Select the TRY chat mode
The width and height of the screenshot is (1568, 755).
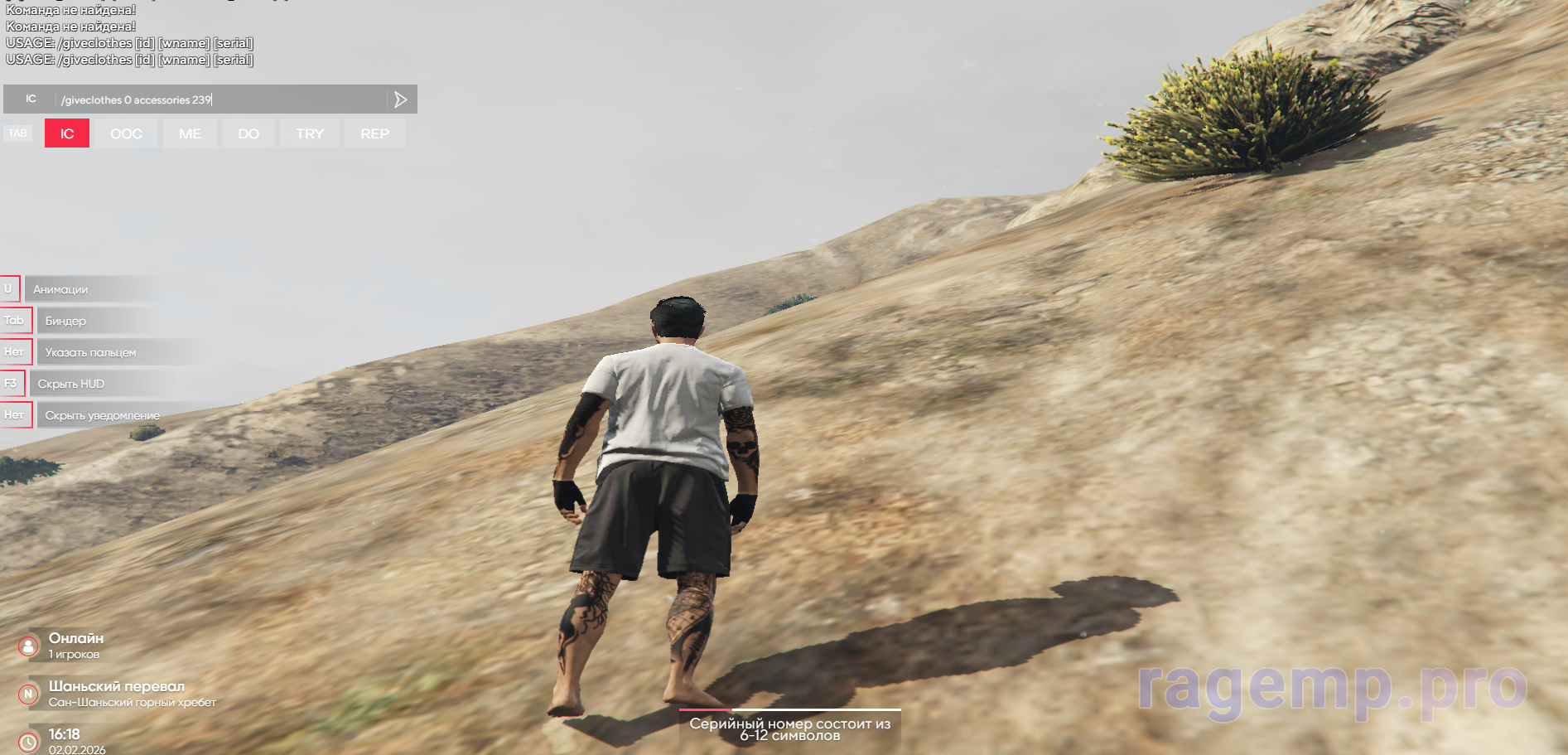point(310,133)
